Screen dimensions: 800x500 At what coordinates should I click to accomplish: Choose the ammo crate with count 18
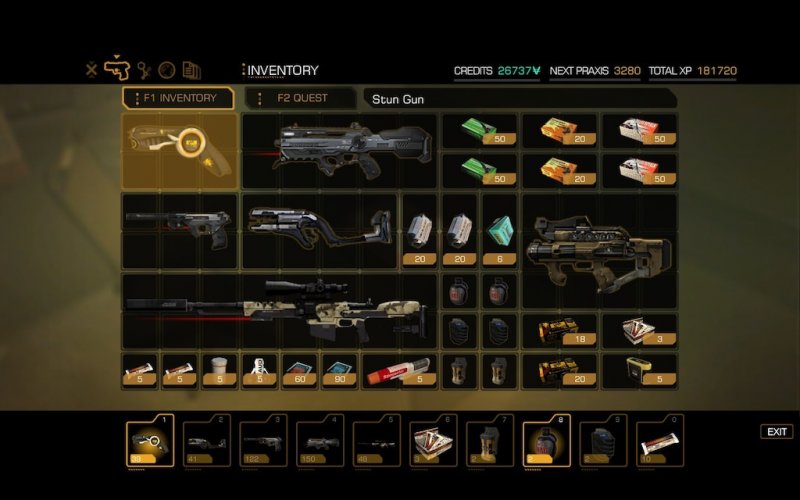(x=559, y=331)
